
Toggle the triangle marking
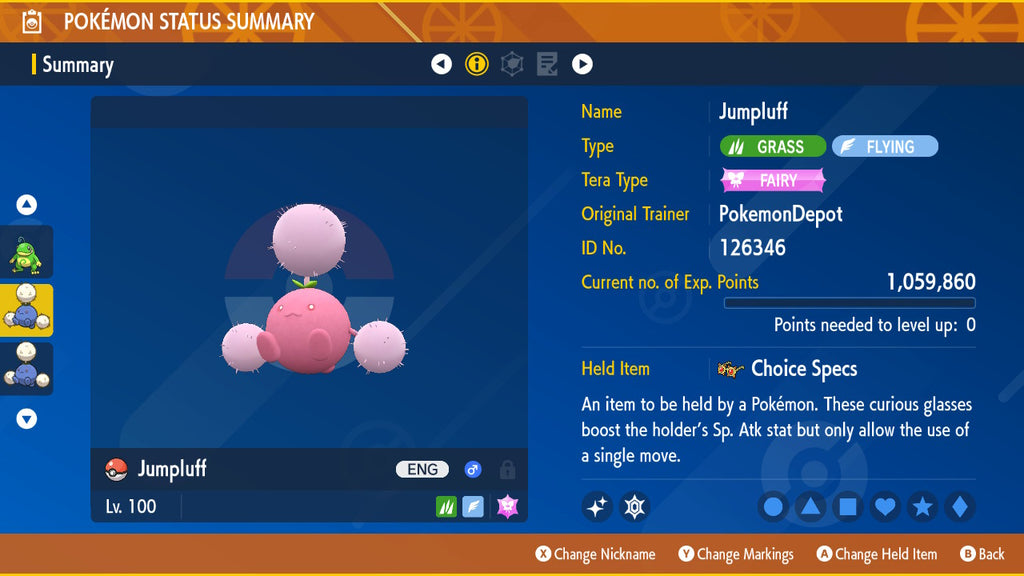[x=810, y=507]
